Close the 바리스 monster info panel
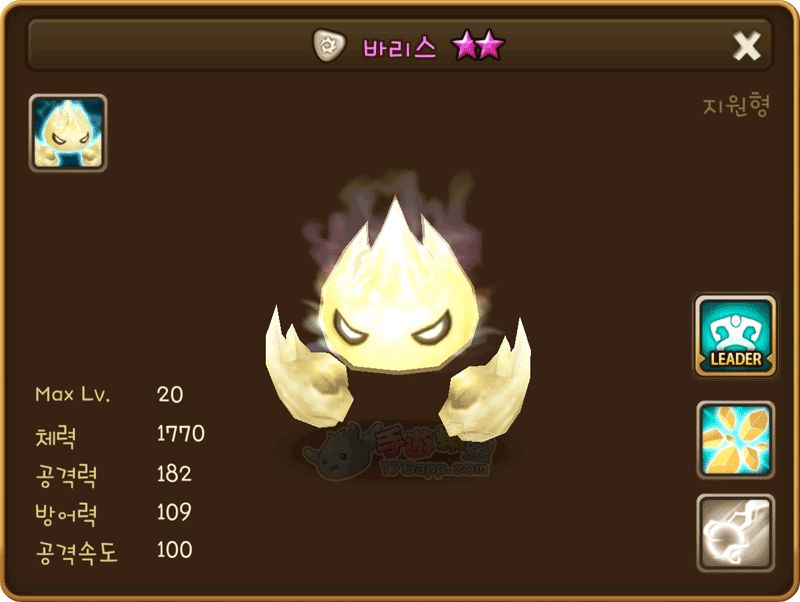This screenshot has width=800, height=602. pos(747,46)
